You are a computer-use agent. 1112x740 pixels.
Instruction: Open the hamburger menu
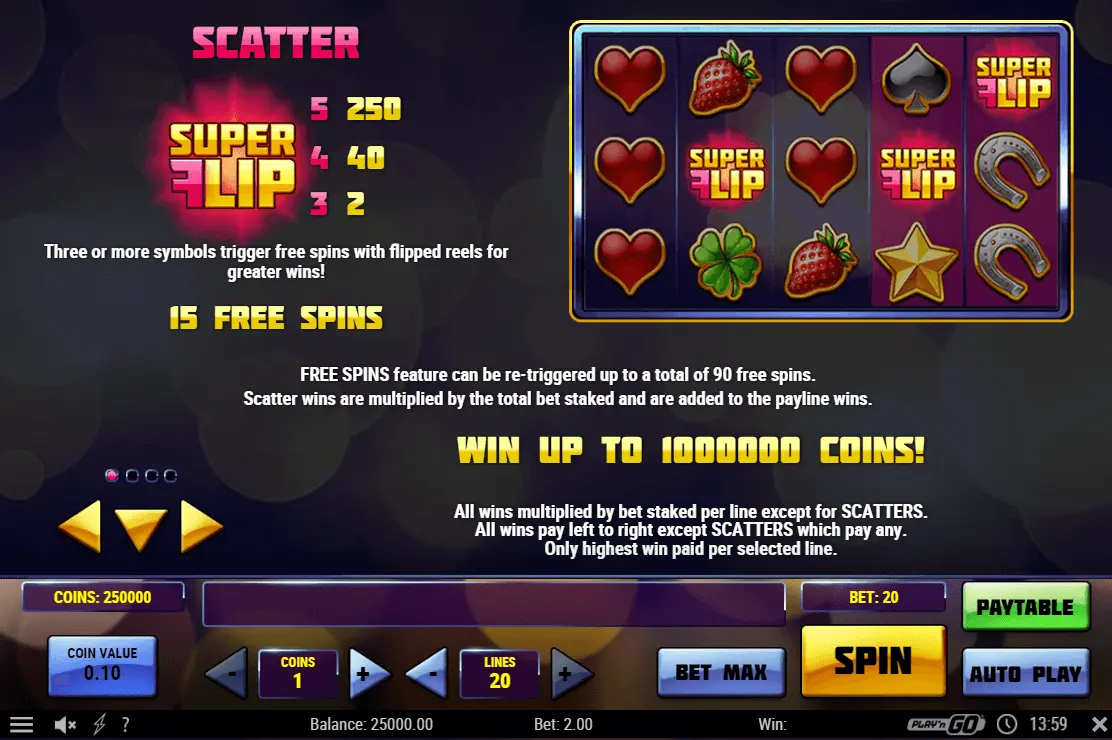[x=21, y=724]
